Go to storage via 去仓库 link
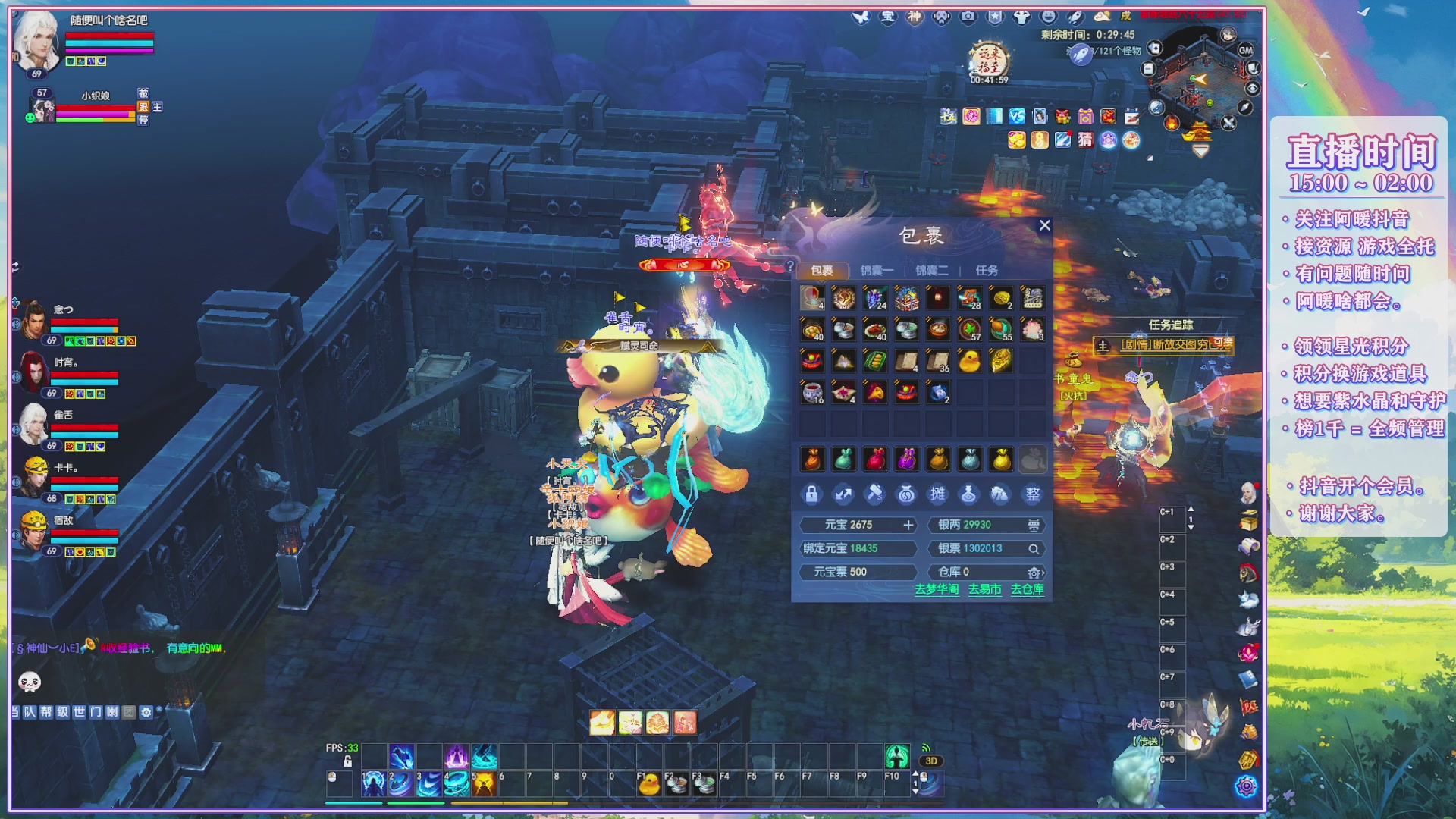 (x=1028, y=589)
